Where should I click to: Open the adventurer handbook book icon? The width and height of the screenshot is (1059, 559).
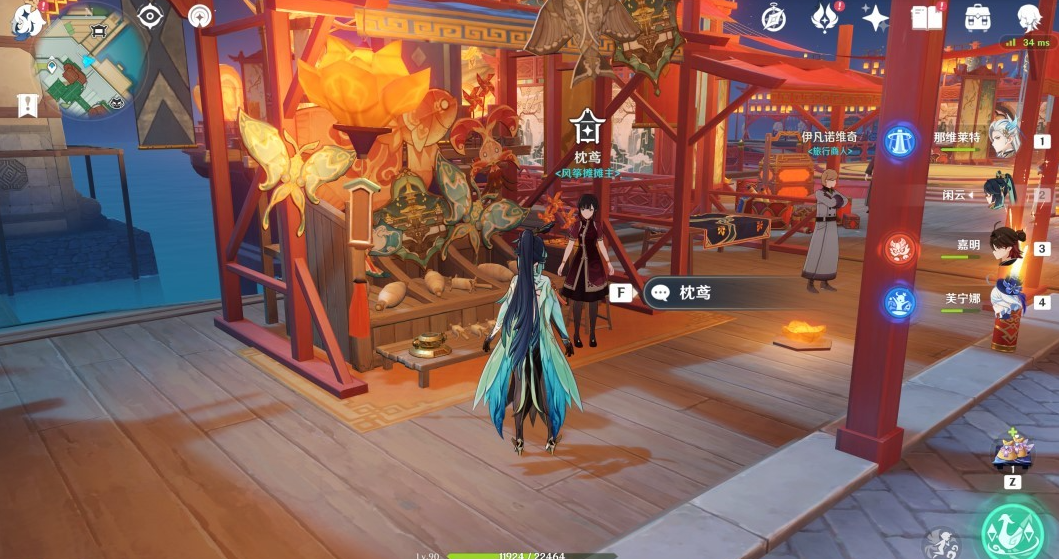coord(927,17)
